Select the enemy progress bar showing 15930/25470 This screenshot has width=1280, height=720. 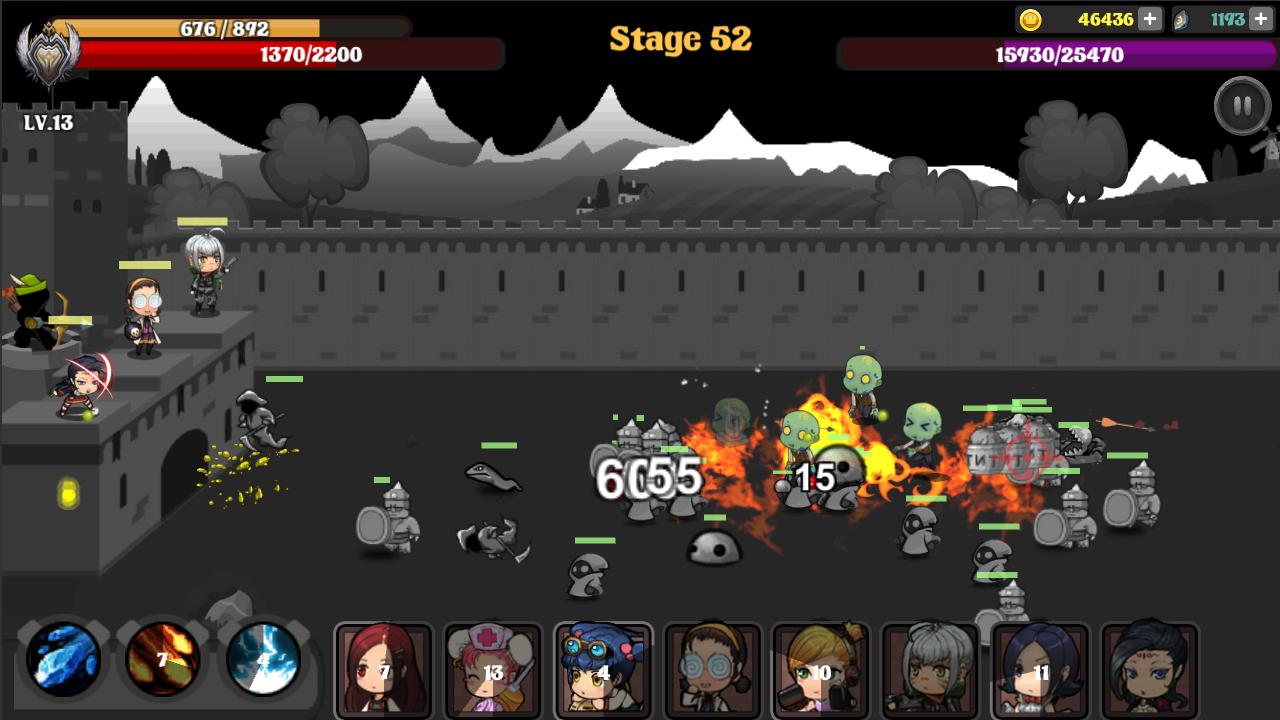[x=1055, y=53]
